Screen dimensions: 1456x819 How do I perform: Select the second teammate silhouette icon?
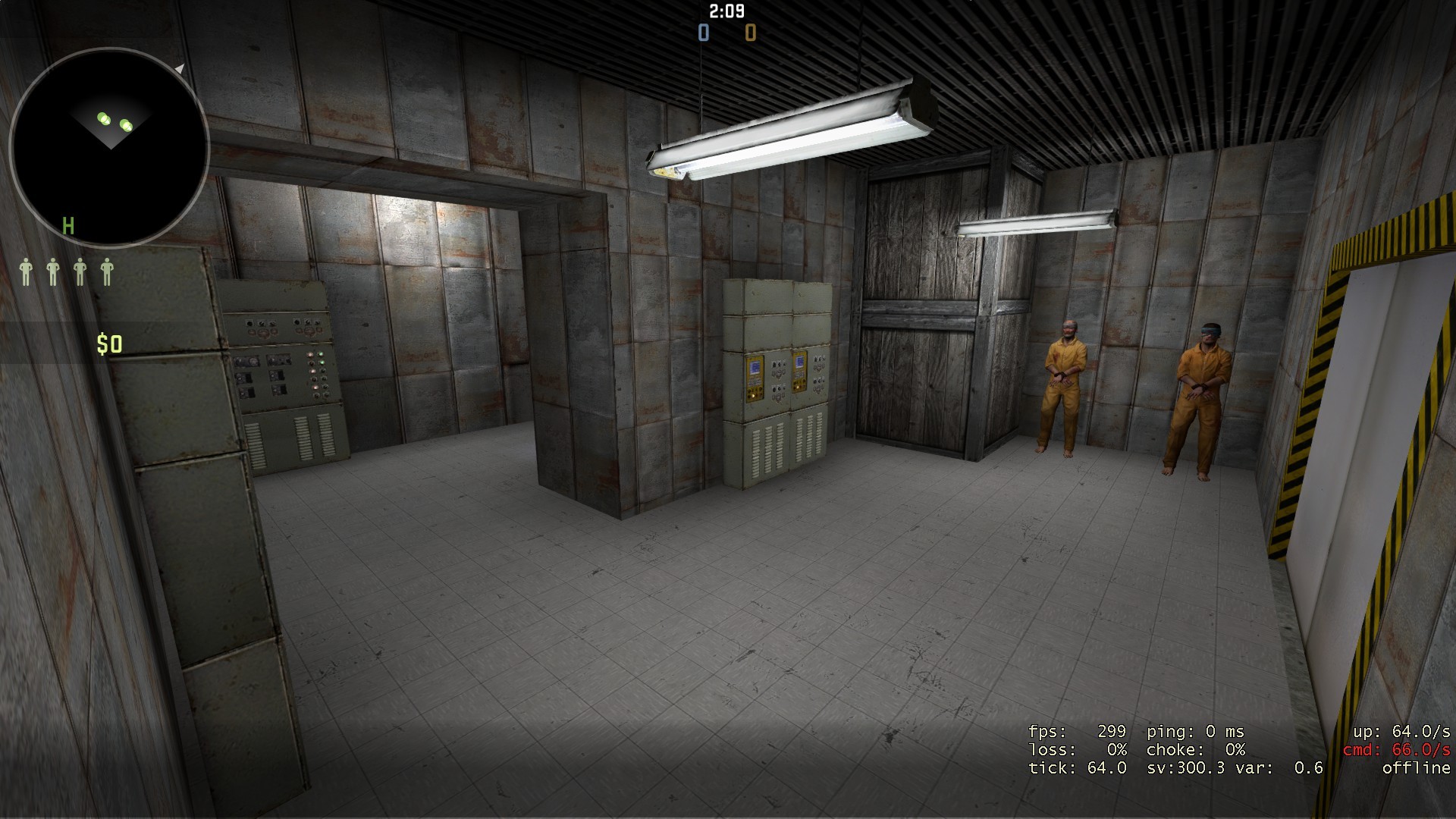tap(53, 271)
